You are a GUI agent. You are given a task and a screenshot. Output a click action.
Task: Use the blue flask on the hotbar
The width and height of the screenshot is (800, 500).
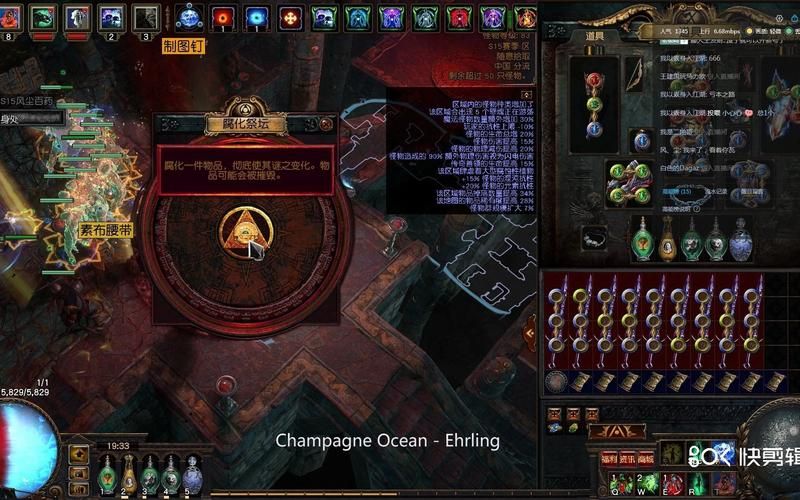coord(192,474)
